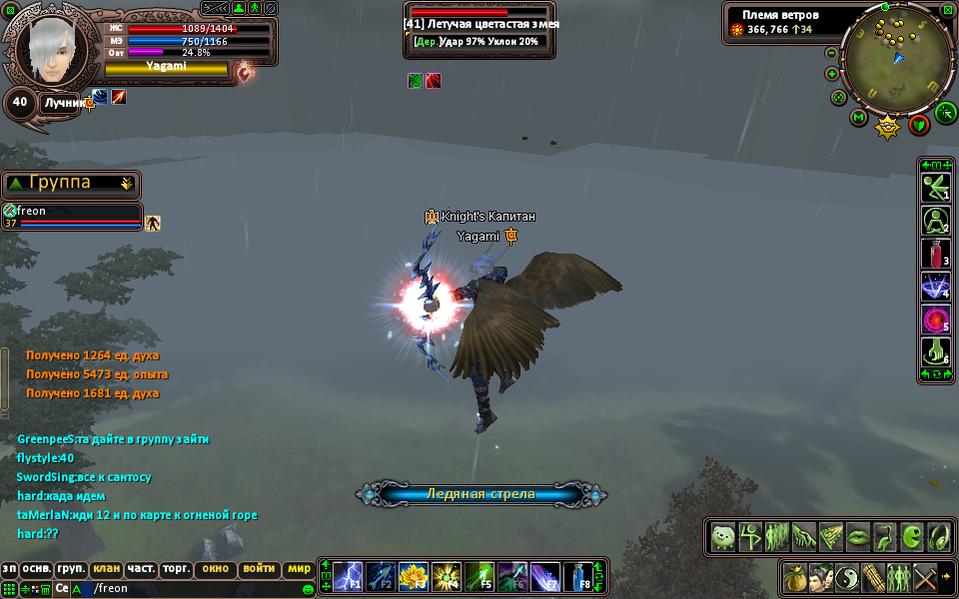Zoom in the minimap with plus button

click(832, 74)
